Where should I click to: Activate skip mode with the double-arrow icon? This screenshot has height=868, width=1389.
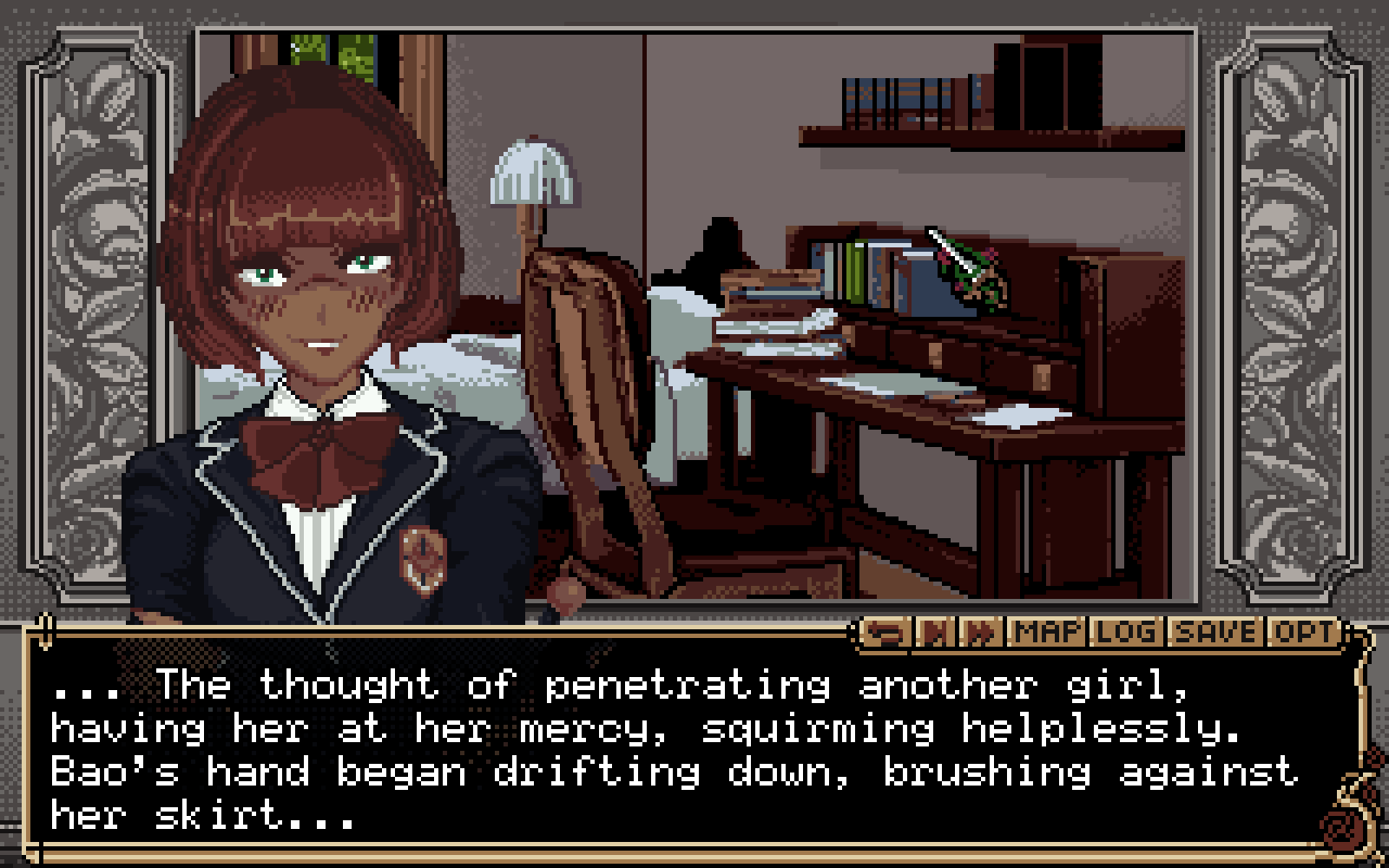978,633
